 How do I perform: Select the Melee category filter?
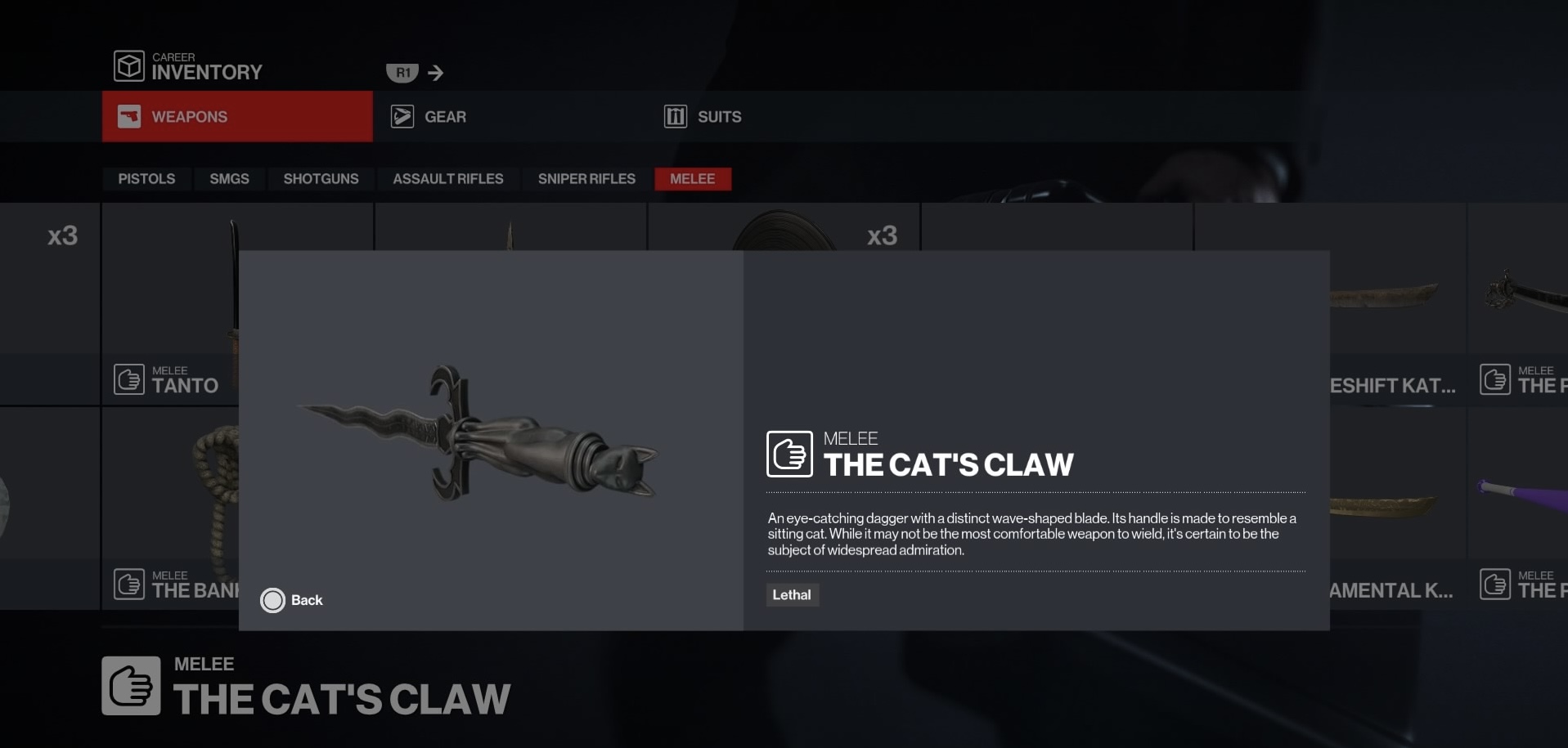pyautogui.click(x=692, y=179)
